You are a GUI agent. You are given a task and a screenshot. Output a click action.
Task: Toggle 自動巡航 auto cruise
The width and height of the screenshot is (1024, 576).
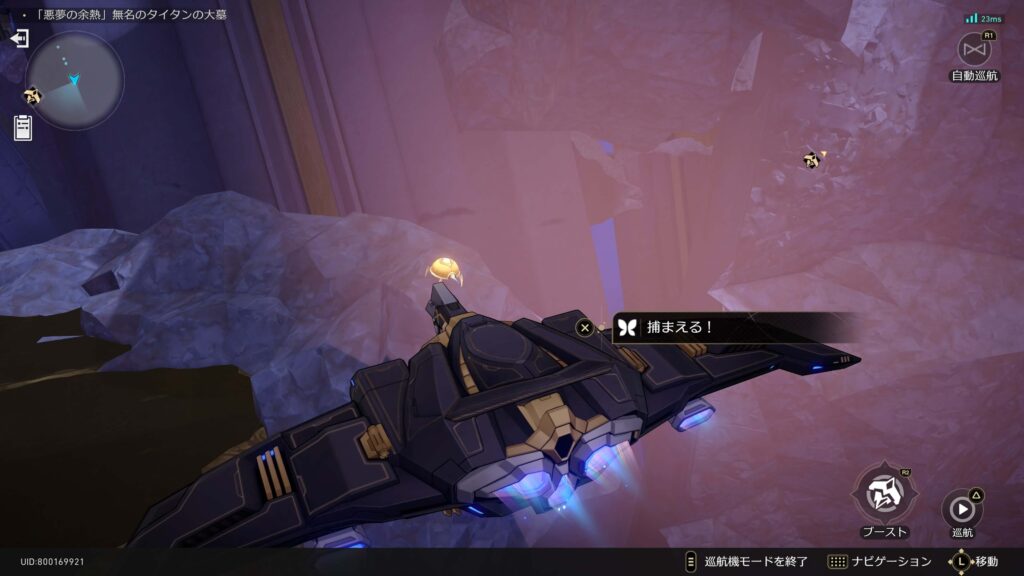[974, 50]
